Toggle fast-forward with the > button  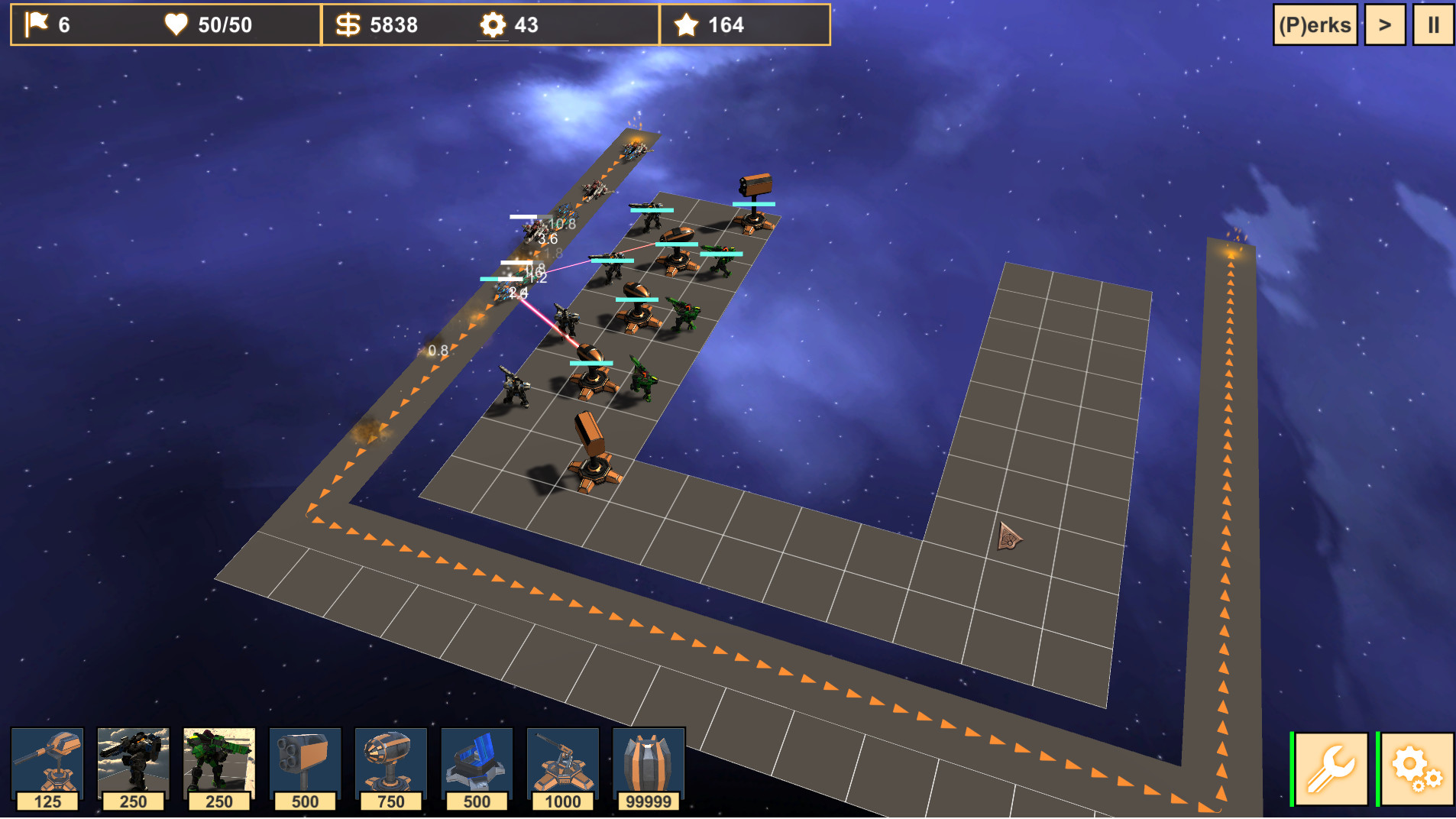coord(1385,24)
